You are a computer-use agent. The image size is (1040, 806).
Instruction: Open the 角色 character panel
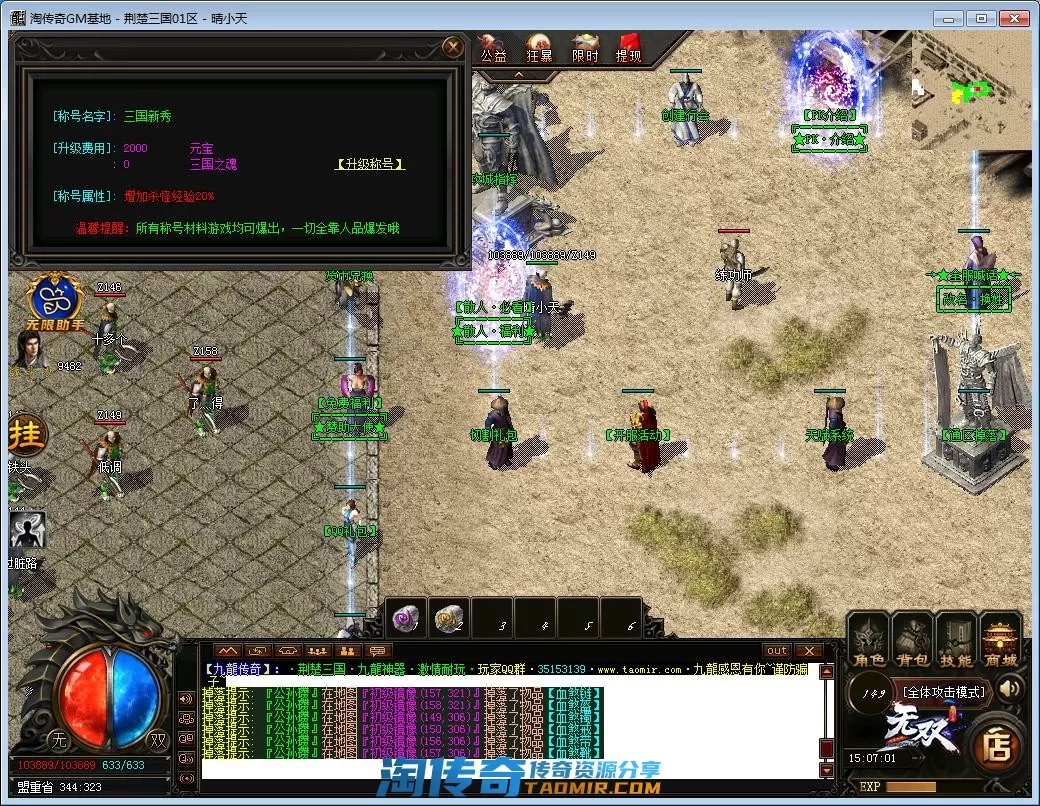(x=868, y=640)
